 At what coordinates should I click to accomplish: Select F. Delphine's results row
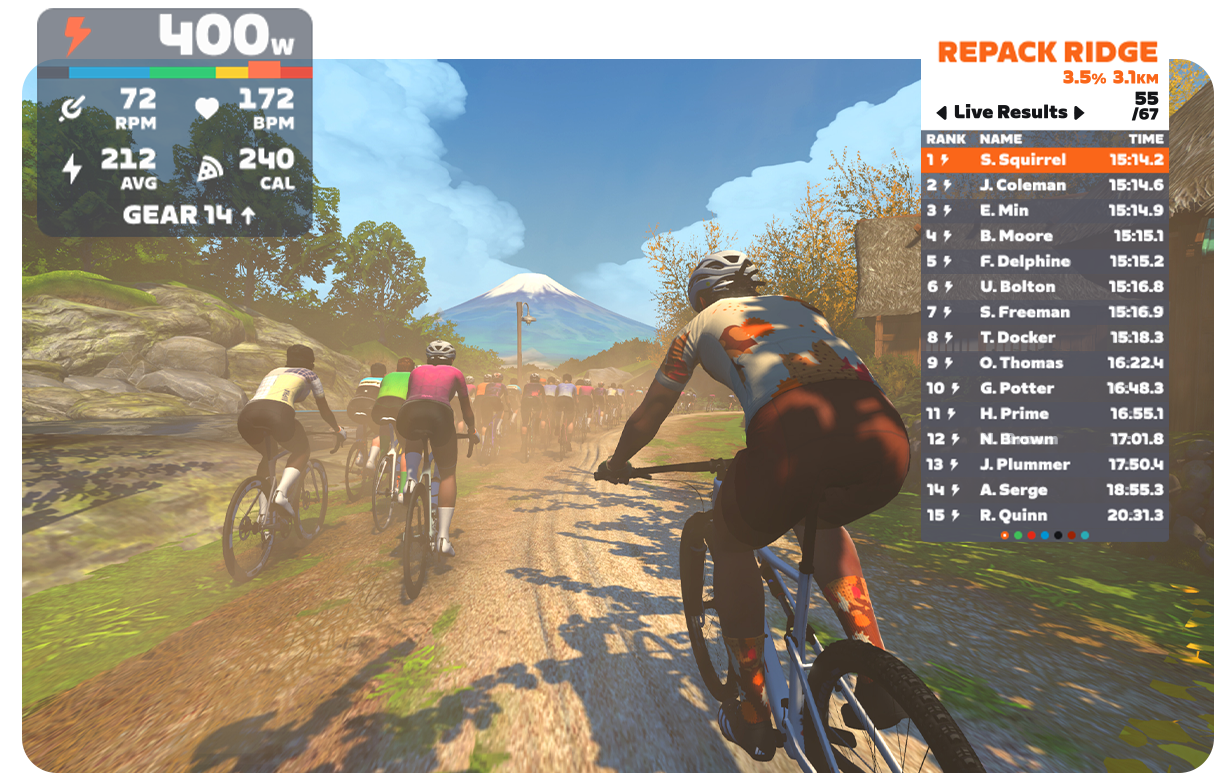1044,261
